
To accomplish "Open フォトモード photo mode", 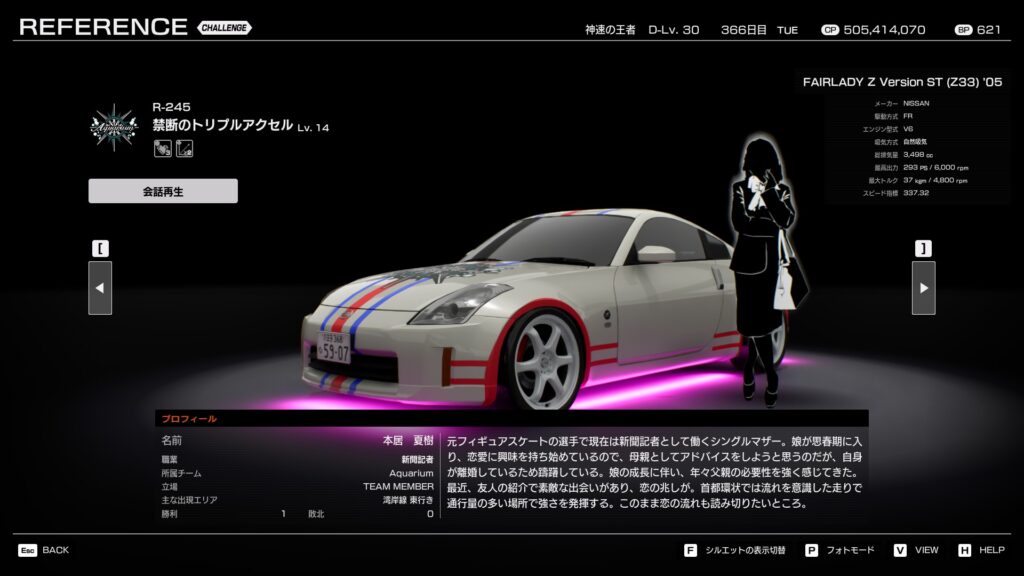I will coord(839,550).
